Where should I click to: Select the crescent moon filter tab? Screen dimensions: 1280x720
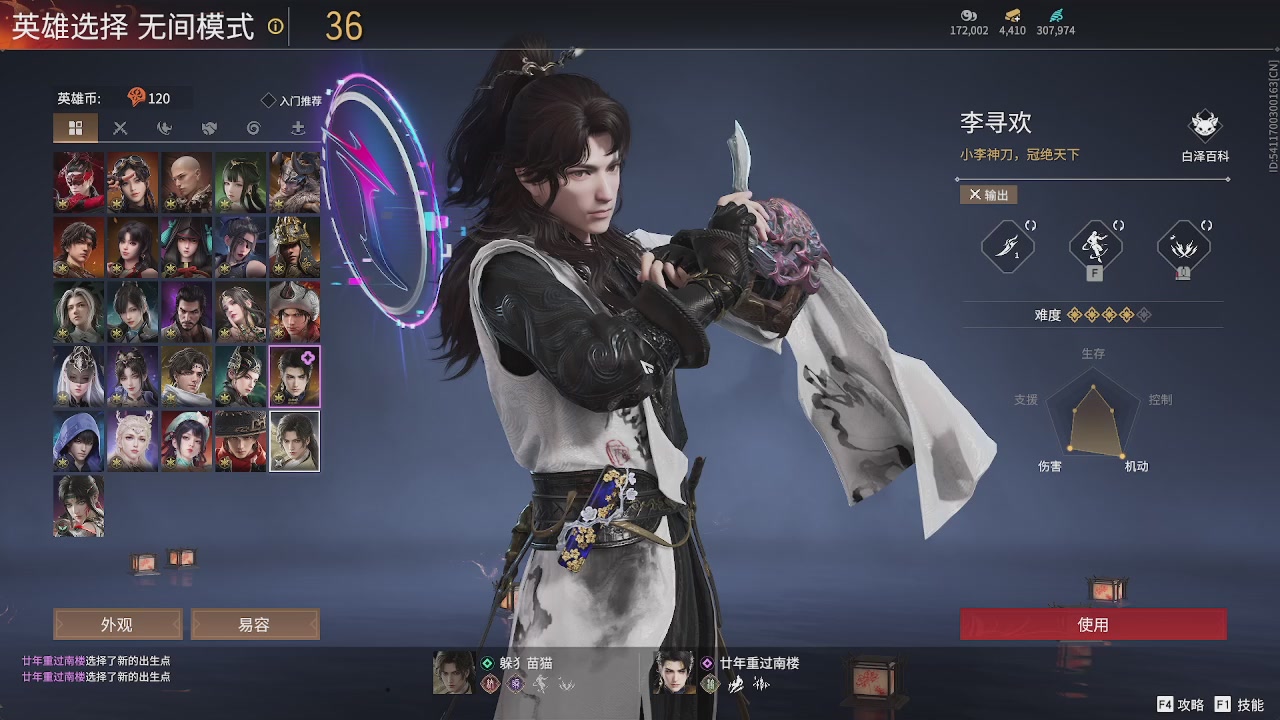coord(163,128)
